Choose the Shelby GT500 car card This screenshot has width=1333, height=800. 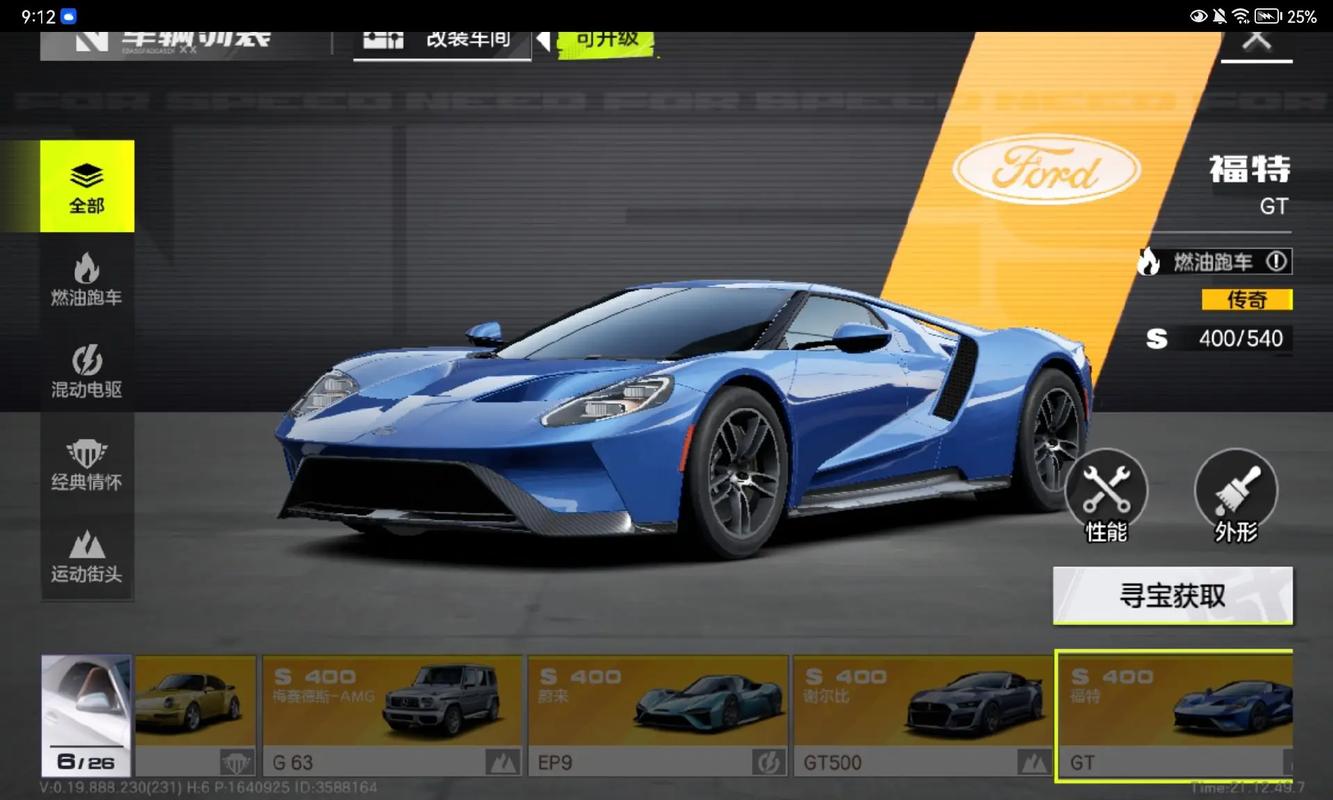click(x=920, y=716)
